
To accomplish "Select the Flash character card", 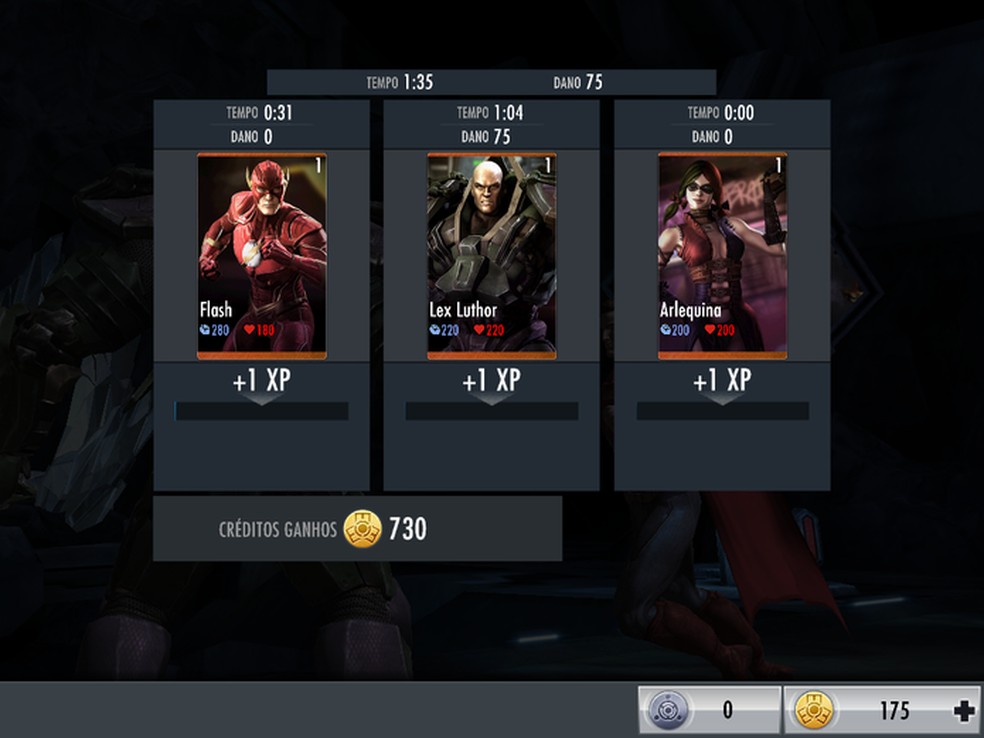I will (262, 255).
